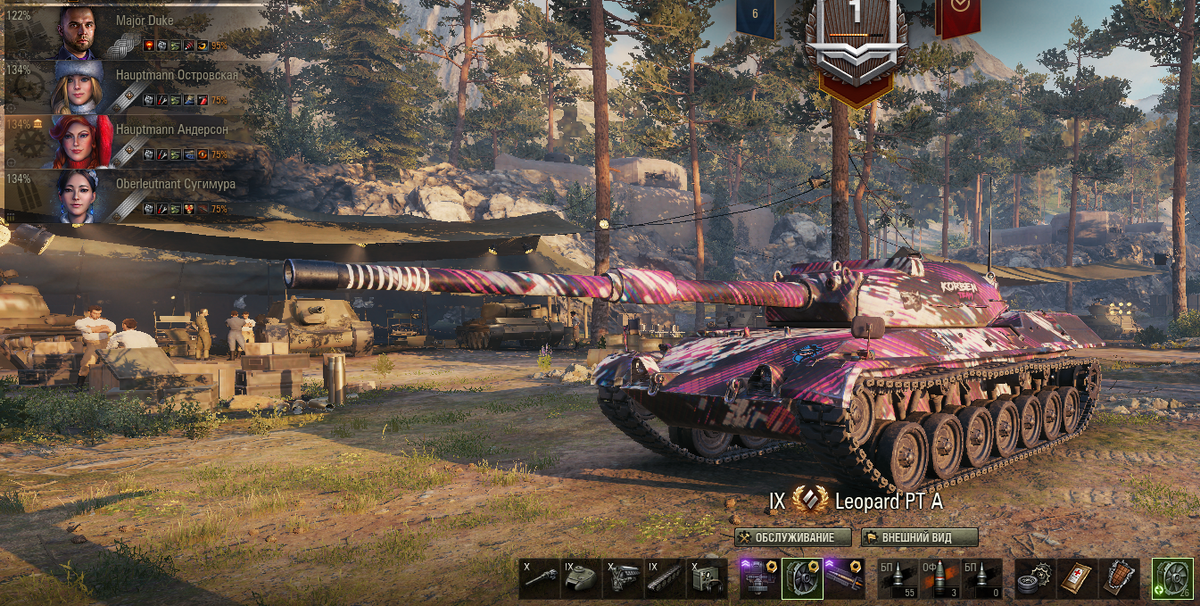The height and width of the screenshot is (606, 1200).
Task: Select crew commander Major Duke
Action: click(135, 32)
